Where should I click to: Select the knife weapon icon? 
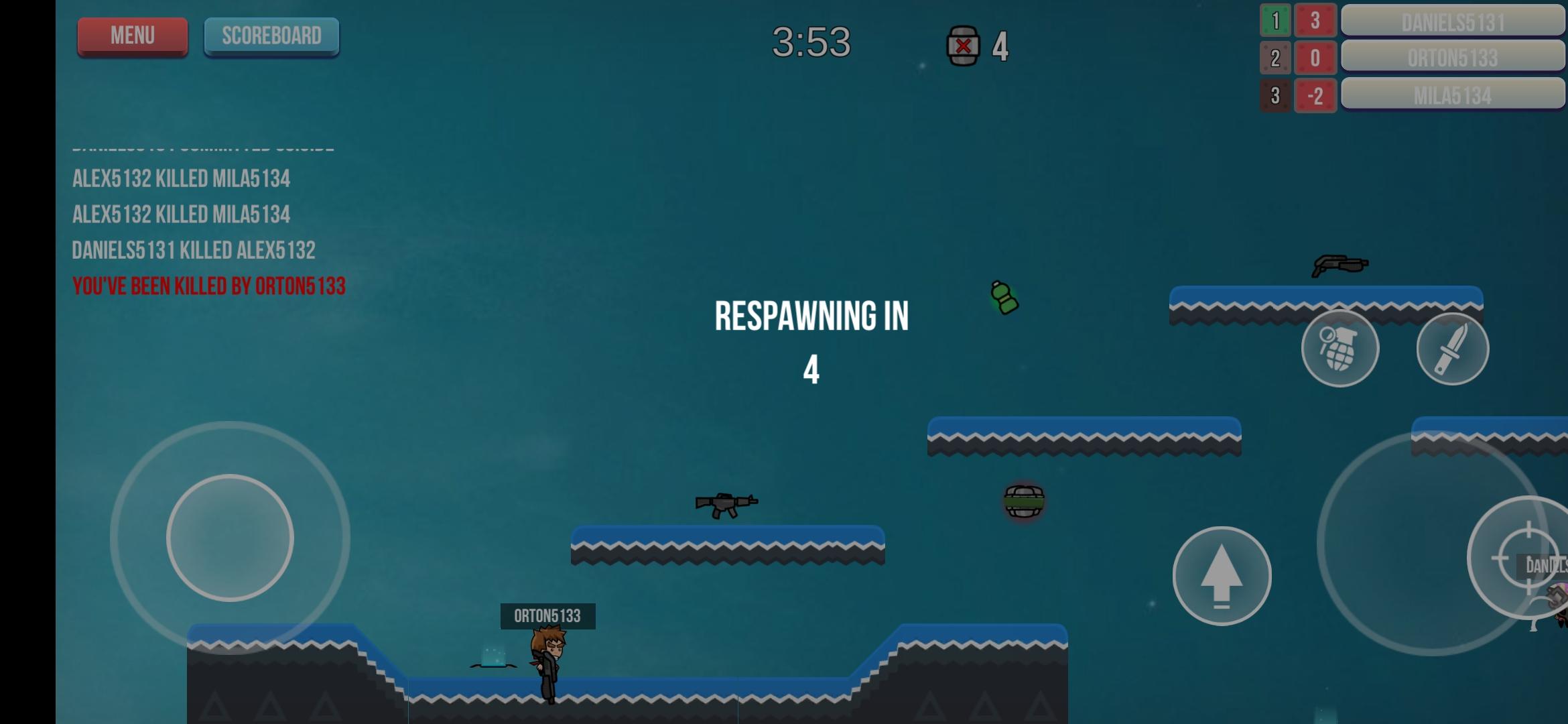point(1453,348)
